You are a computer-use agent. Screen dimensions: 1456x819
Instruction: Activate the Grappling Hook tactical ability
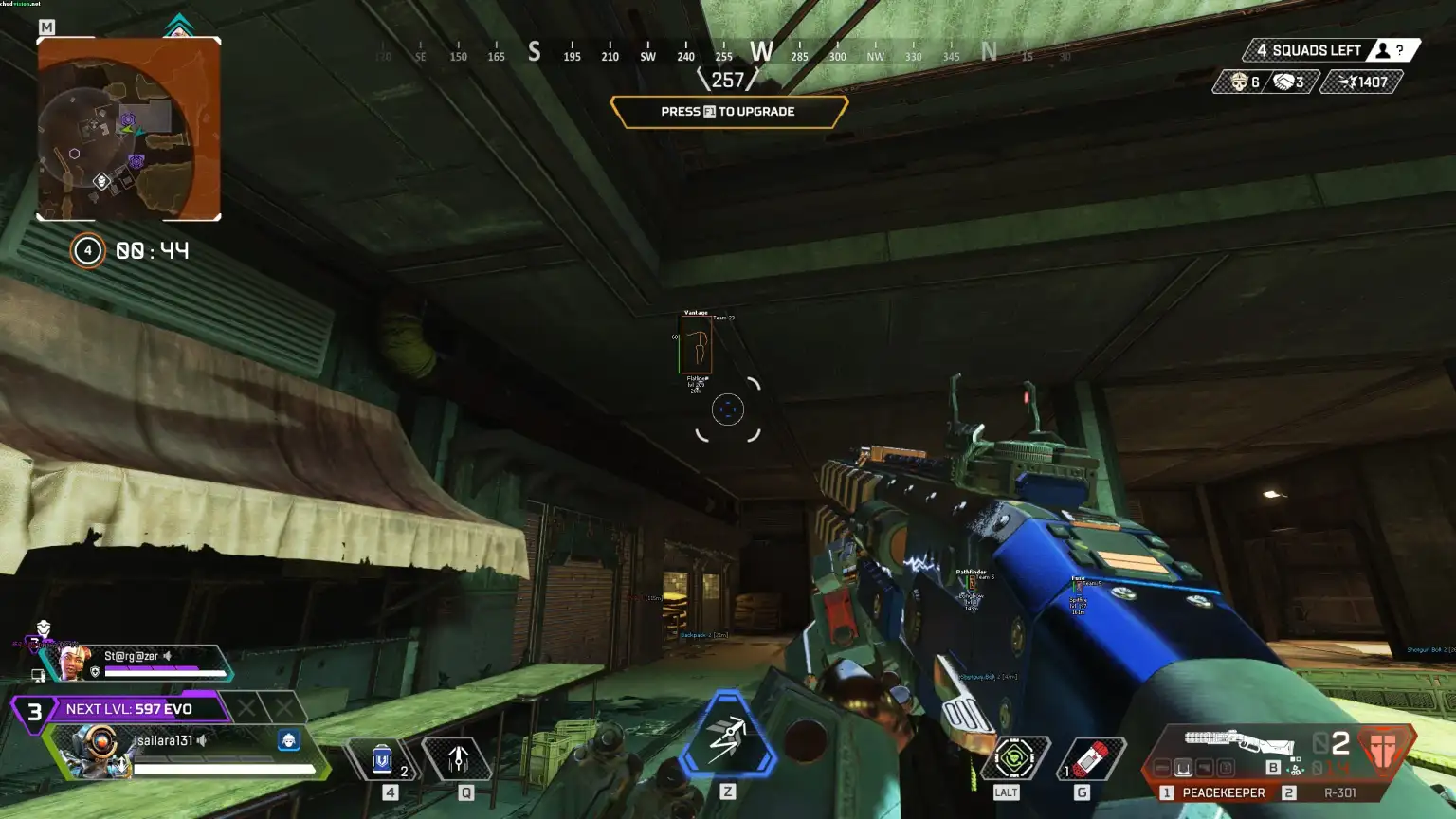[459, 759]
